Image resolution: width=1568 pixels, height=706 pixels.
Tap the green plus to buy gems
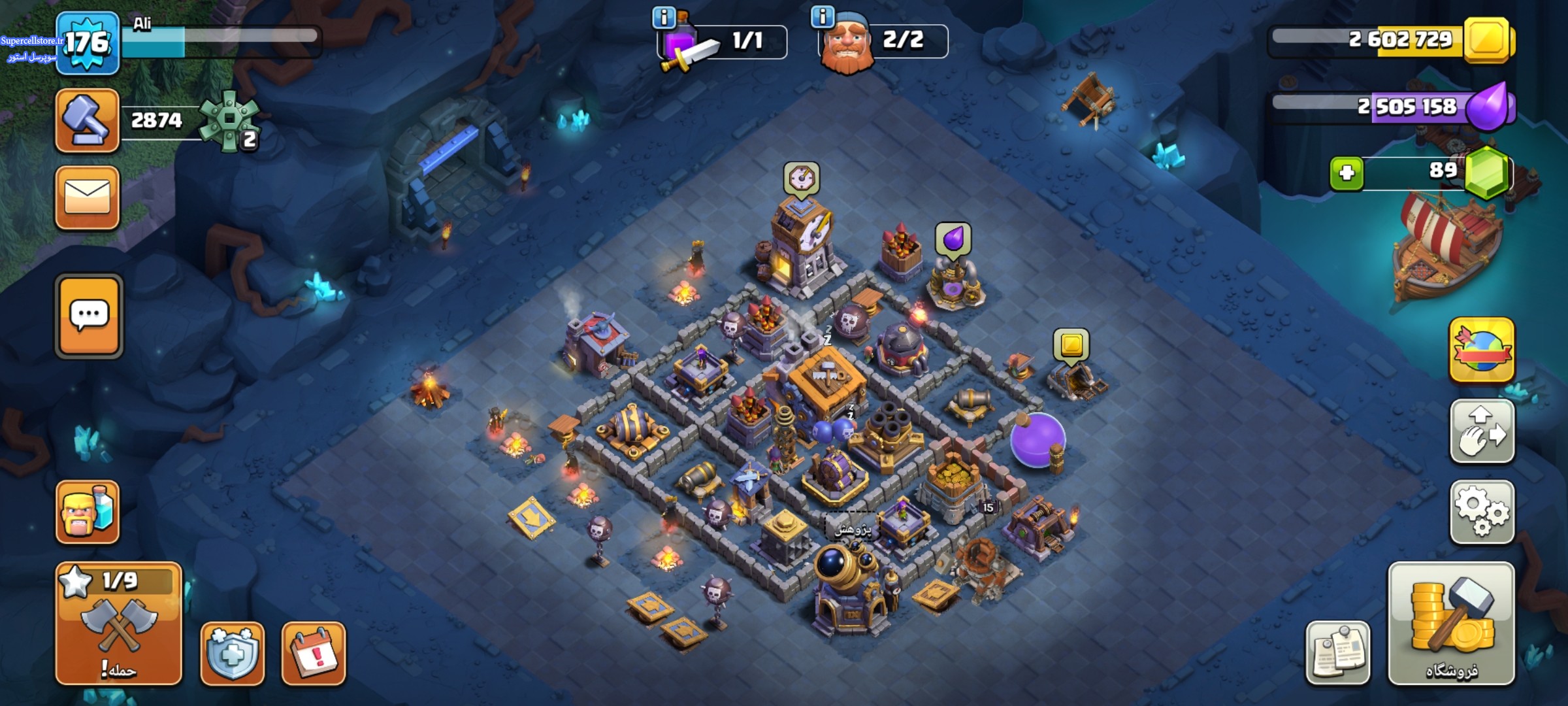(x=1347, y=173)
